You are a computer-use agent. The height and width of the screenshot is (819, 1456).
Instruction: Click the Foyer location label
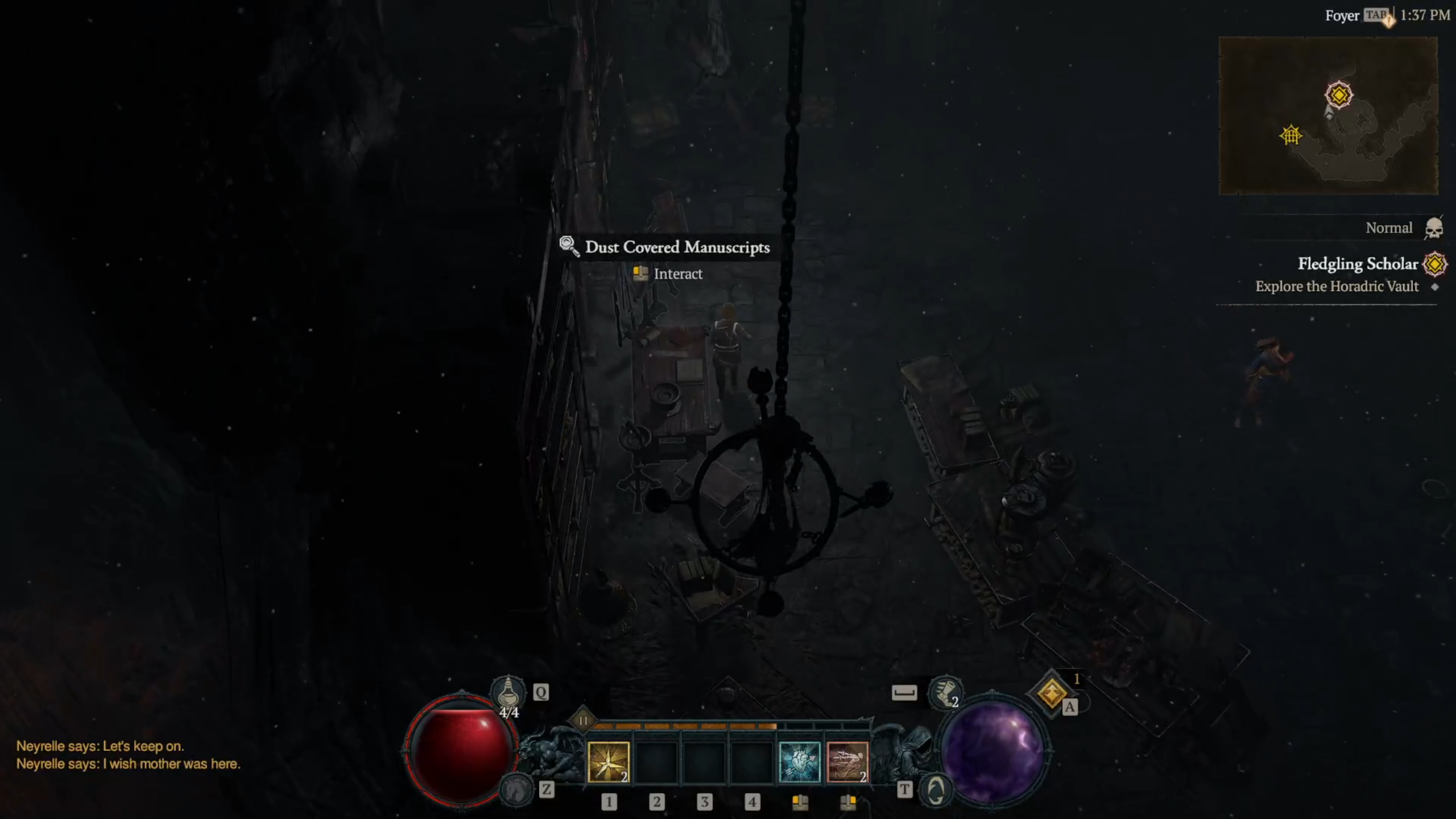1342,16
